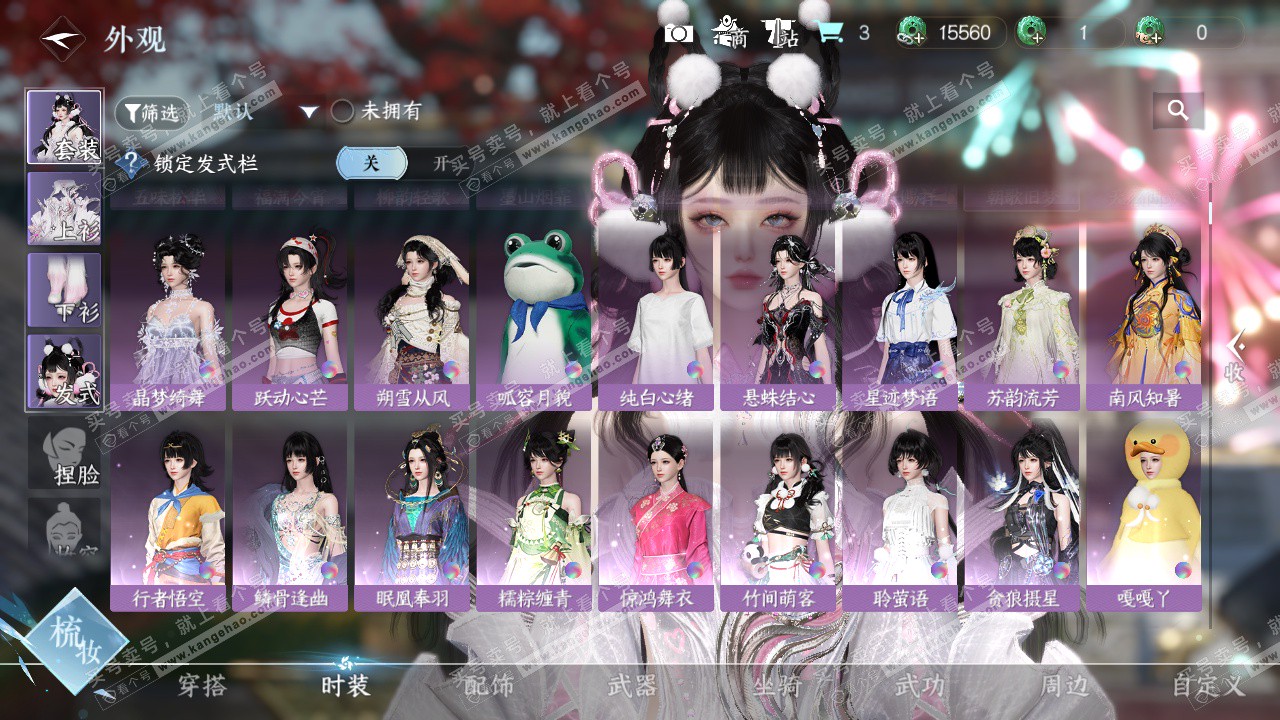Open the 筛选 filter button
1280x720 pixels.
[152, 113]
